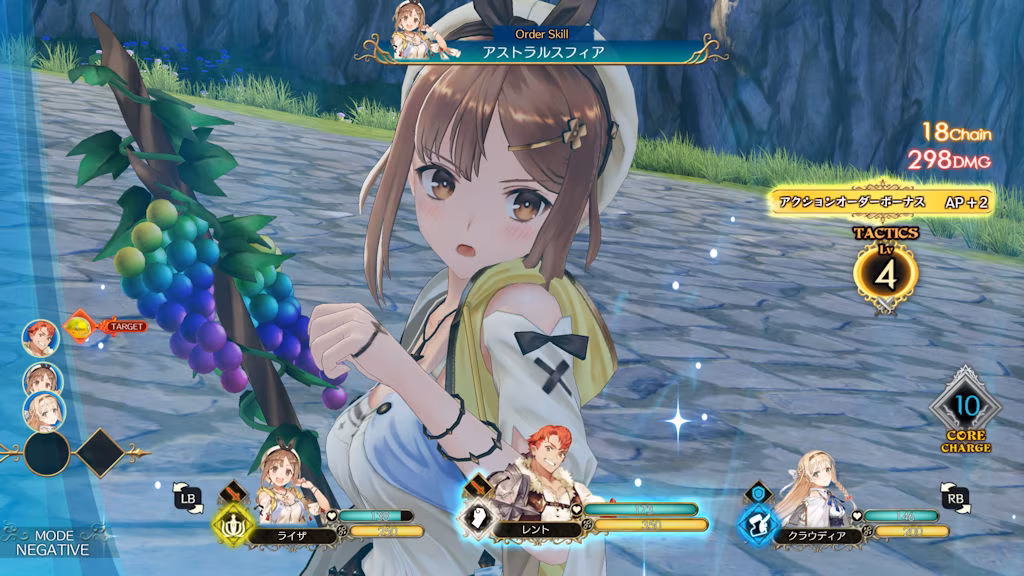
Task: Select the enemy icon marked TARGET
Action: pos(80,325)
